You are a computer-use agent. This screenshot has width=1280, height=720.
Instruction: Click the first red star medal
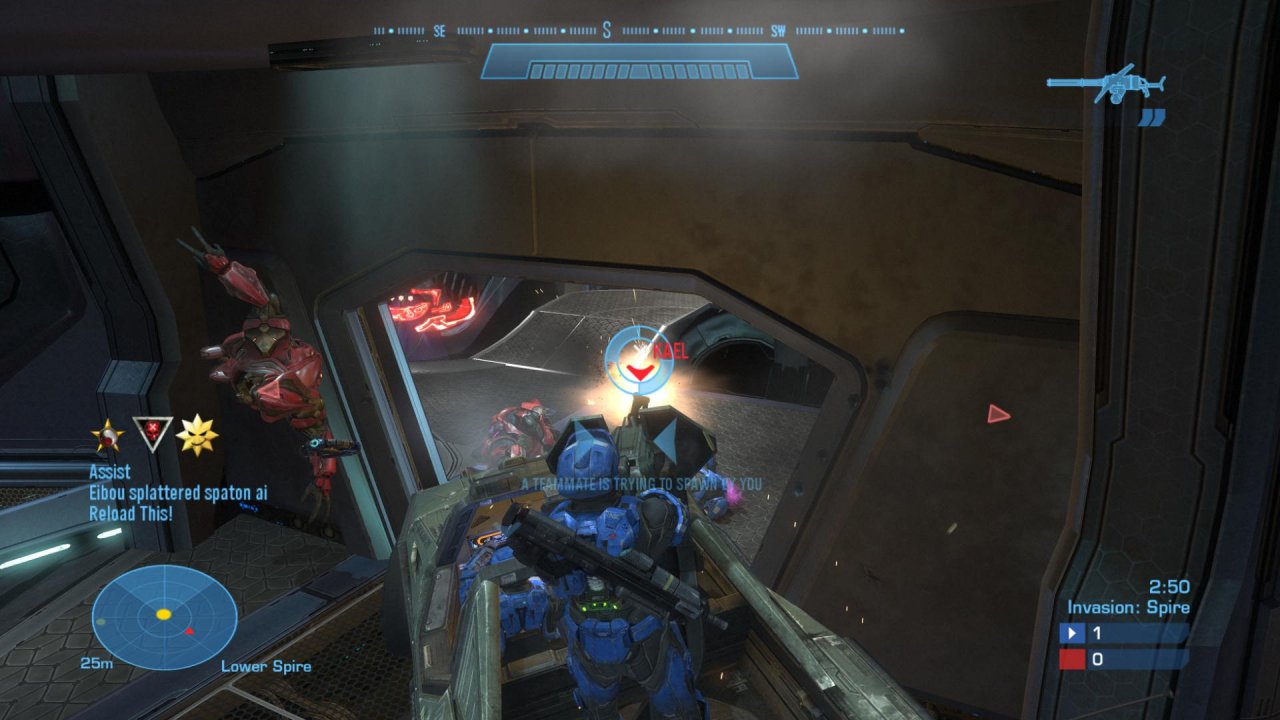(x=107, y=435)
